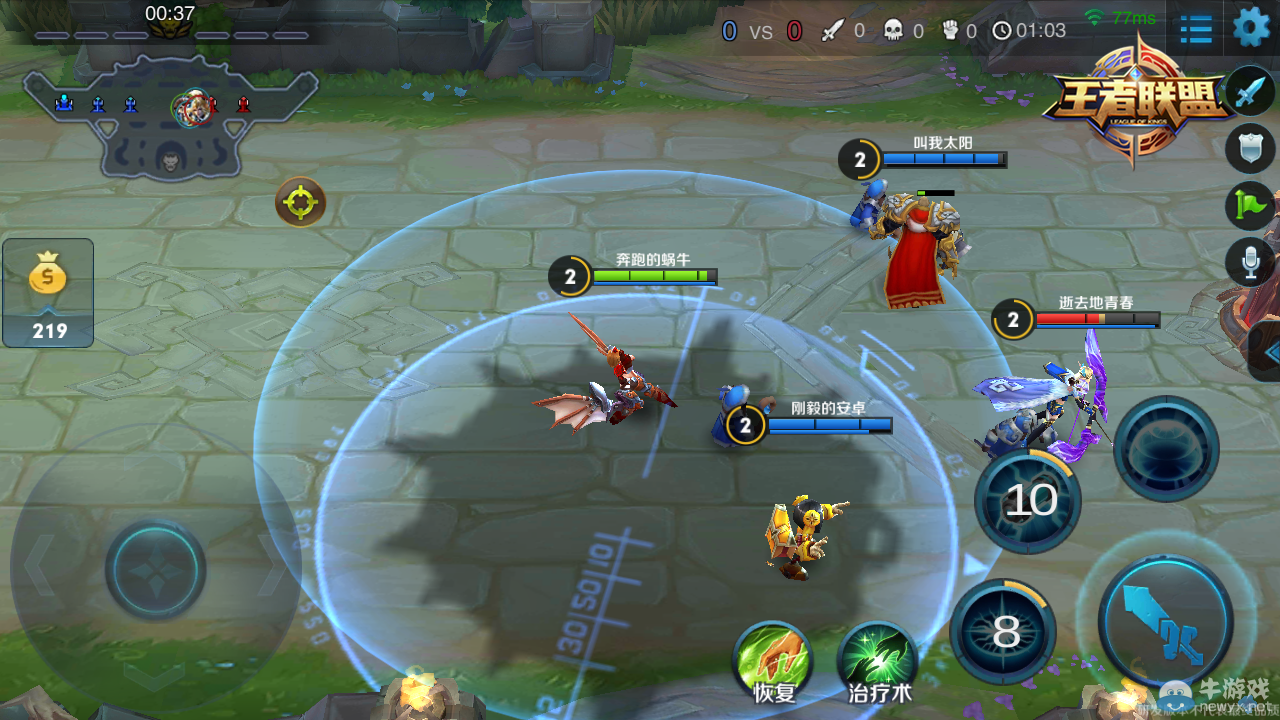Image resolution: width=1280 pixels, height=720 pixels.
Task: Hit the basic attack sword button
Action: coord(1165,622)
